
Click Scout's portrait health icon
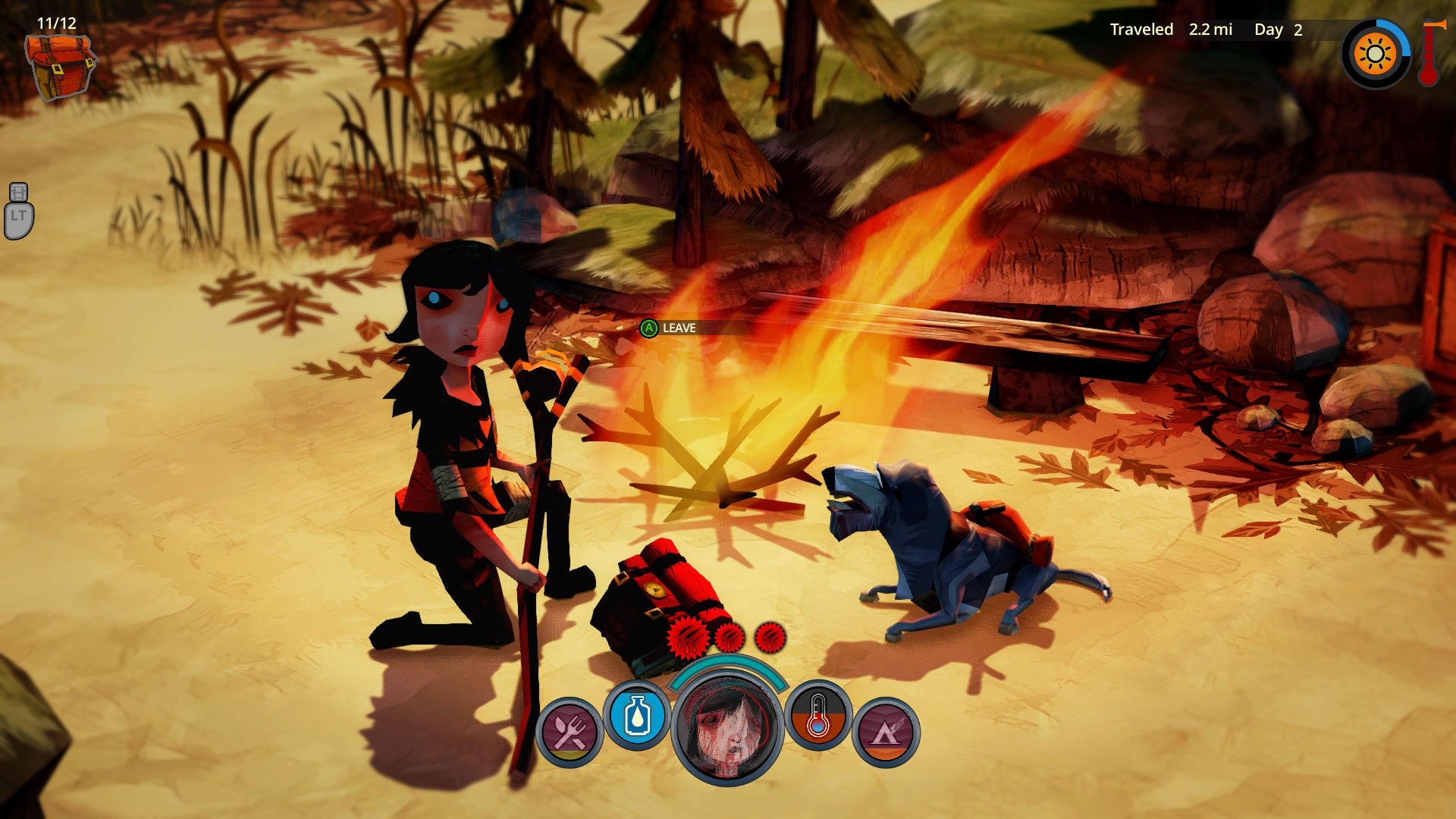[727, 729]
